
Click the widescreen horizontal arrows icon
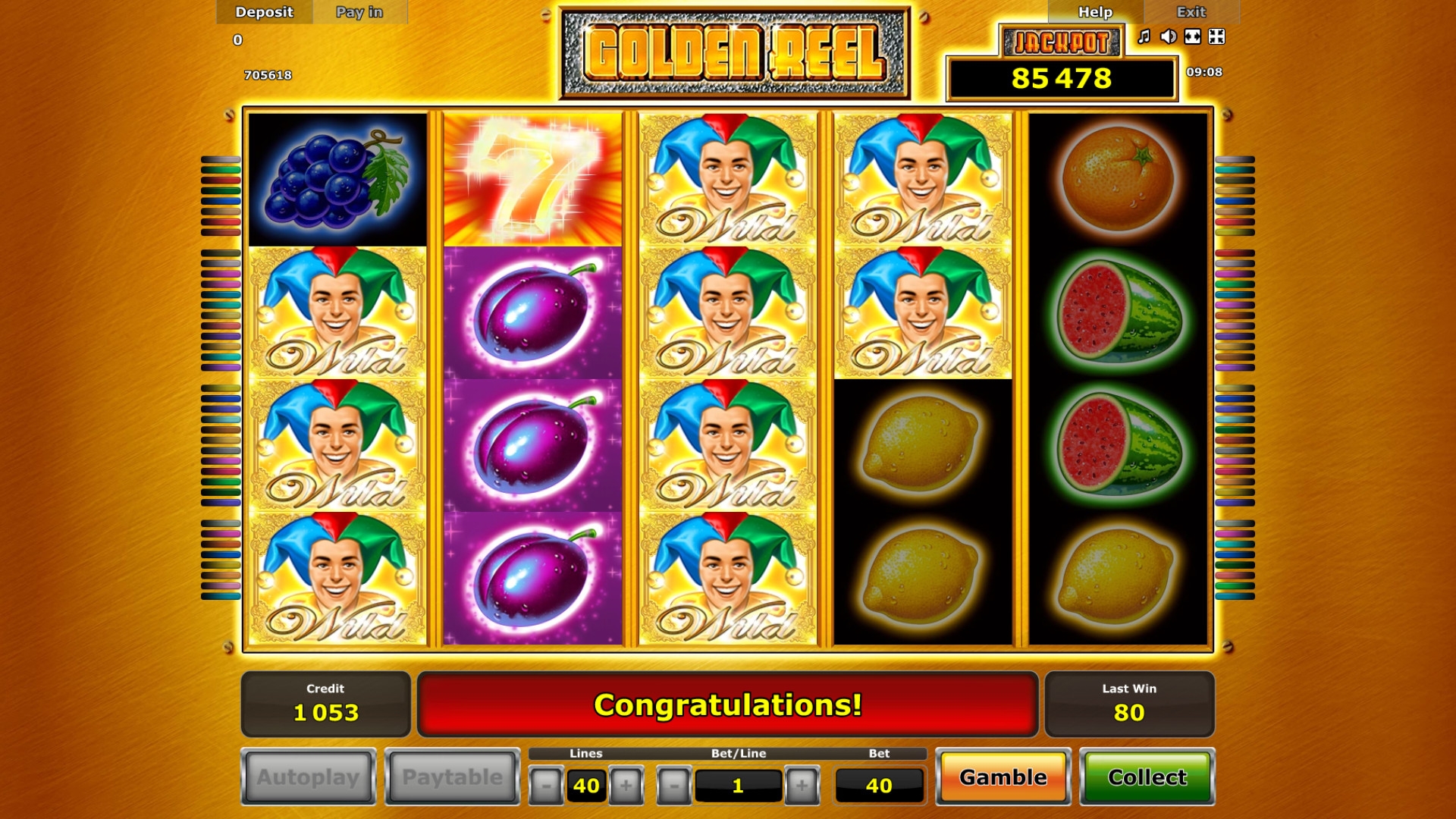click(x=1193, y=36)
